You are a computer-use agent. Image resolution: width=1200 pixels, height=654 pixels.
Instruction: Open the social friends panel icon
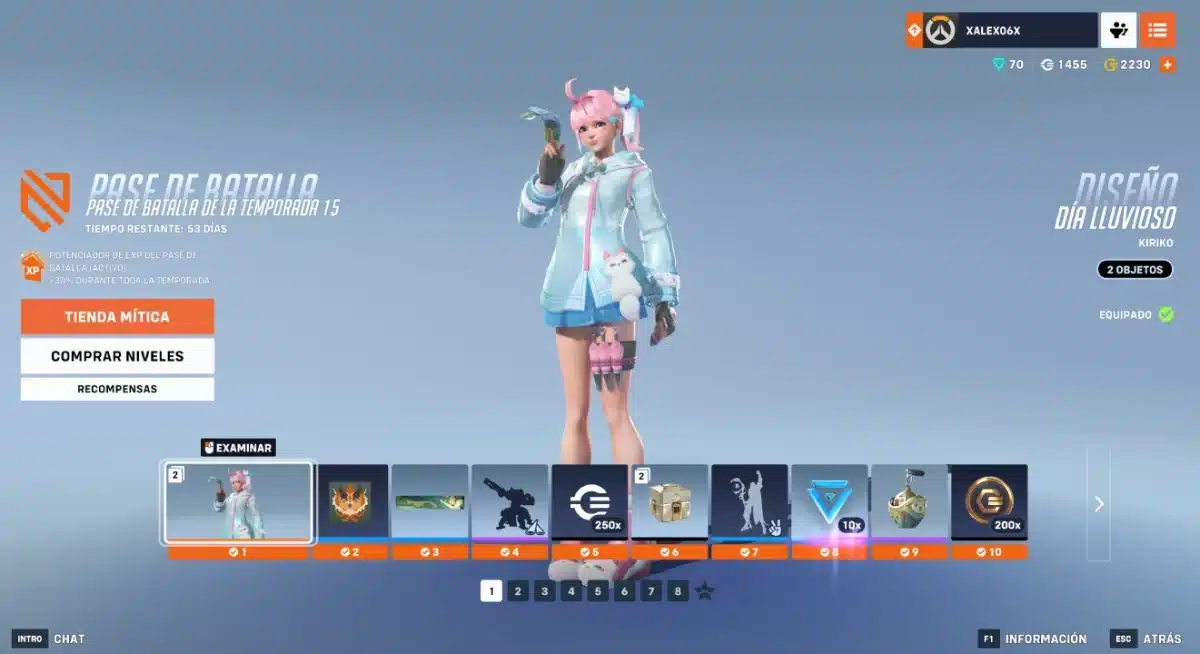point(1119,30)
